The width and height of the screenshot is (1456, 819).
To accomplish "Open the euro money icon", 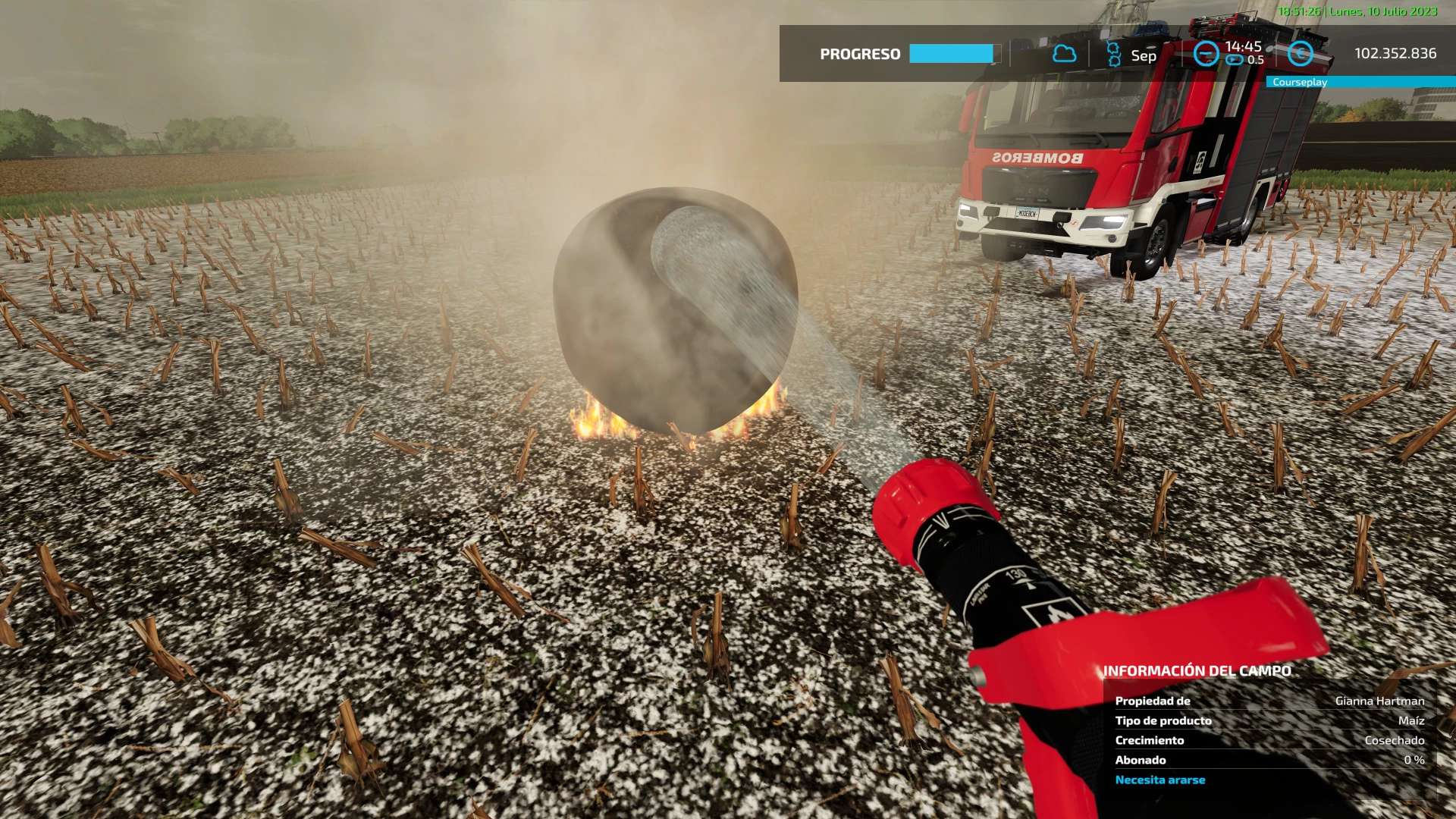I will click(1301, 54).
